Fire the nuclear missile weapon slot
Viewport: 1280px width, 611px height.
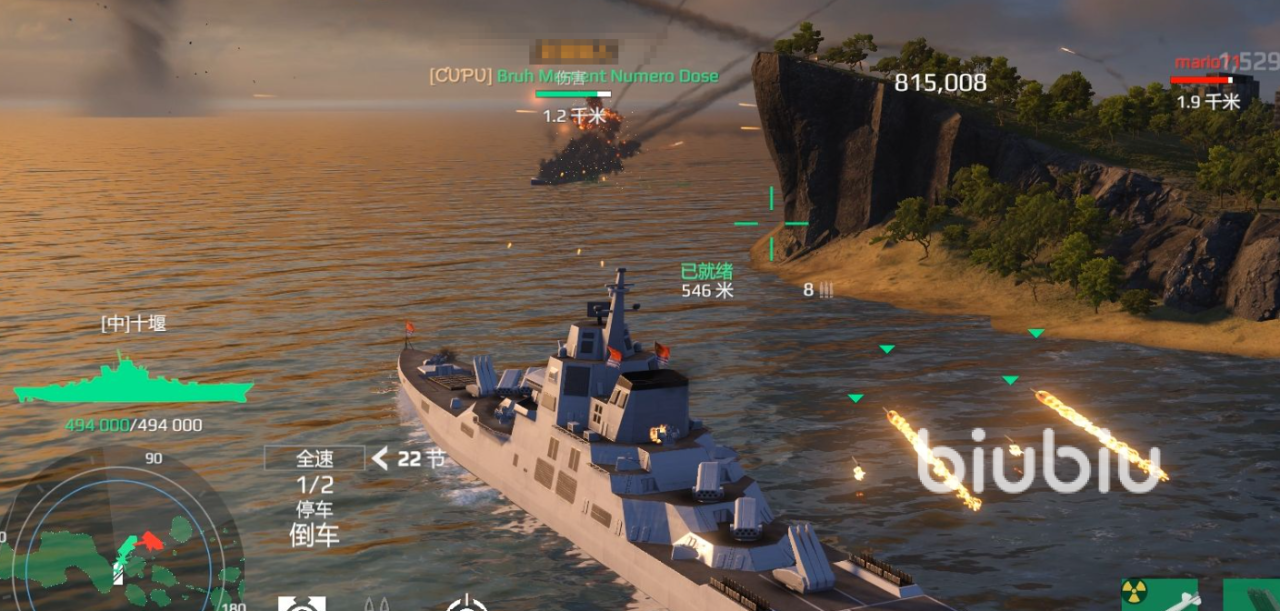coord(1158,596)
